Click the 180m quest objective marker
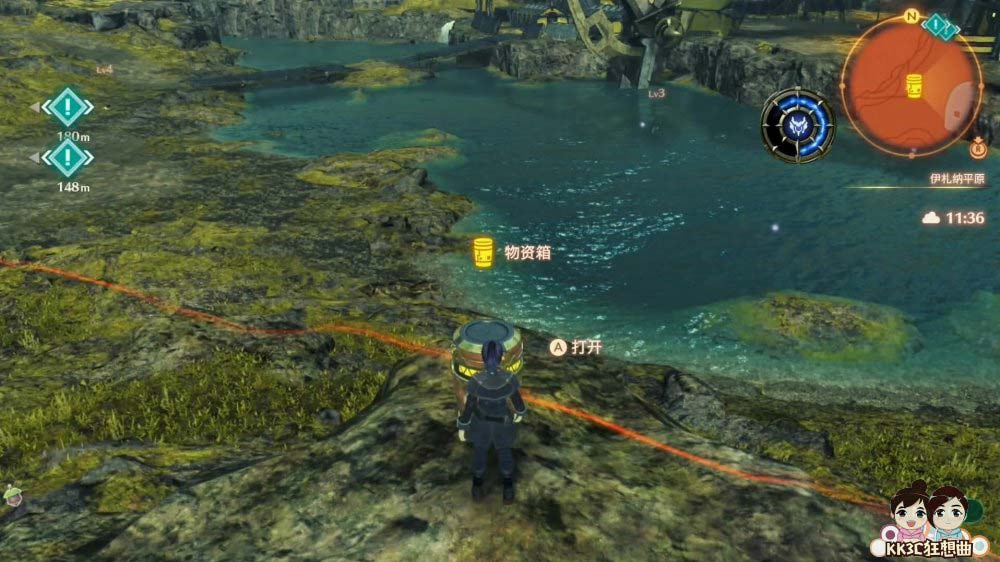This screenshot has width=1000, height=562. tap(67, 106)
